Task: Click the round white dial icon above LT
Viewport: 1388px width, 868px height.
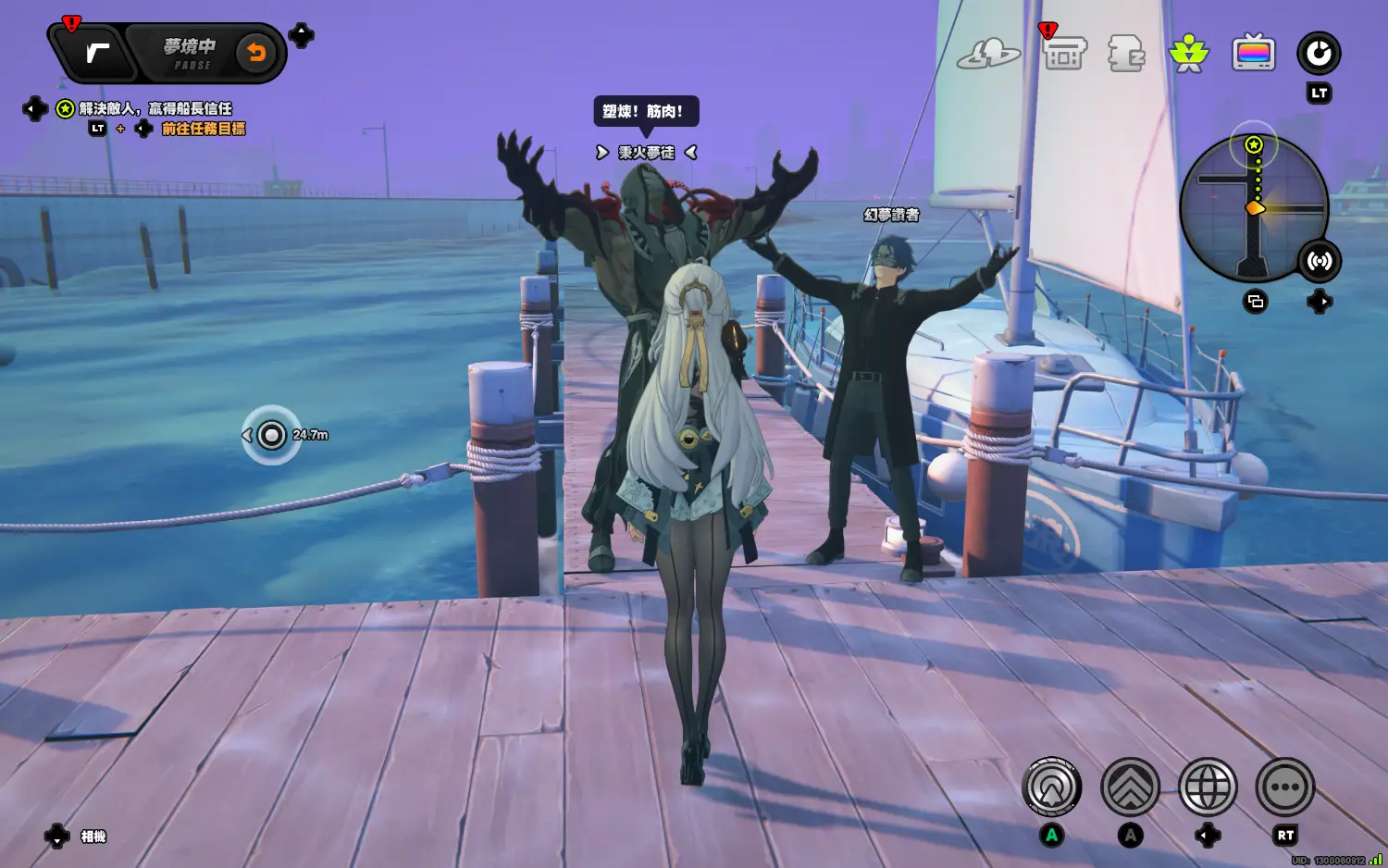Action: (1319, 54)
